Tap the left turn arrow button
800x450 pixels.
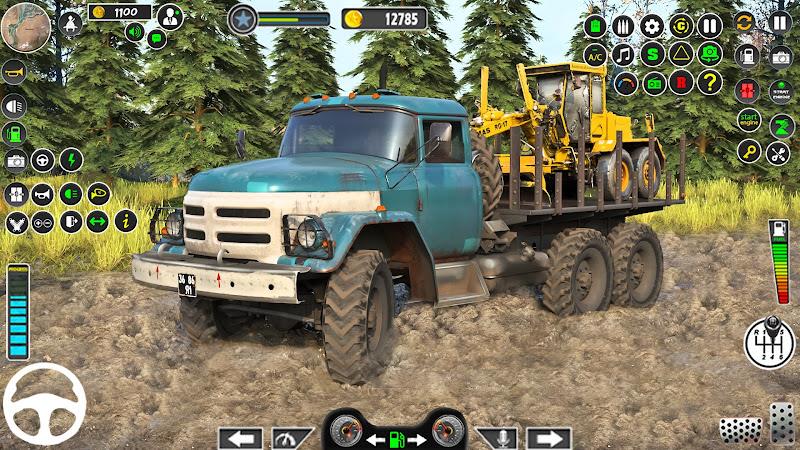[240, 438]
